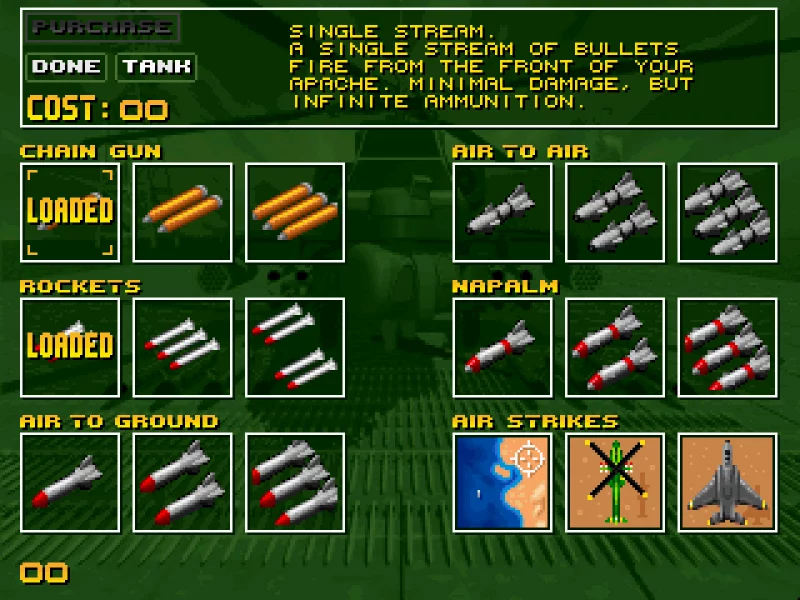The height and width of the screenshot is (600, 800).
Task: Choose the double-bullet chain gun upgrade
Action: 182,212
